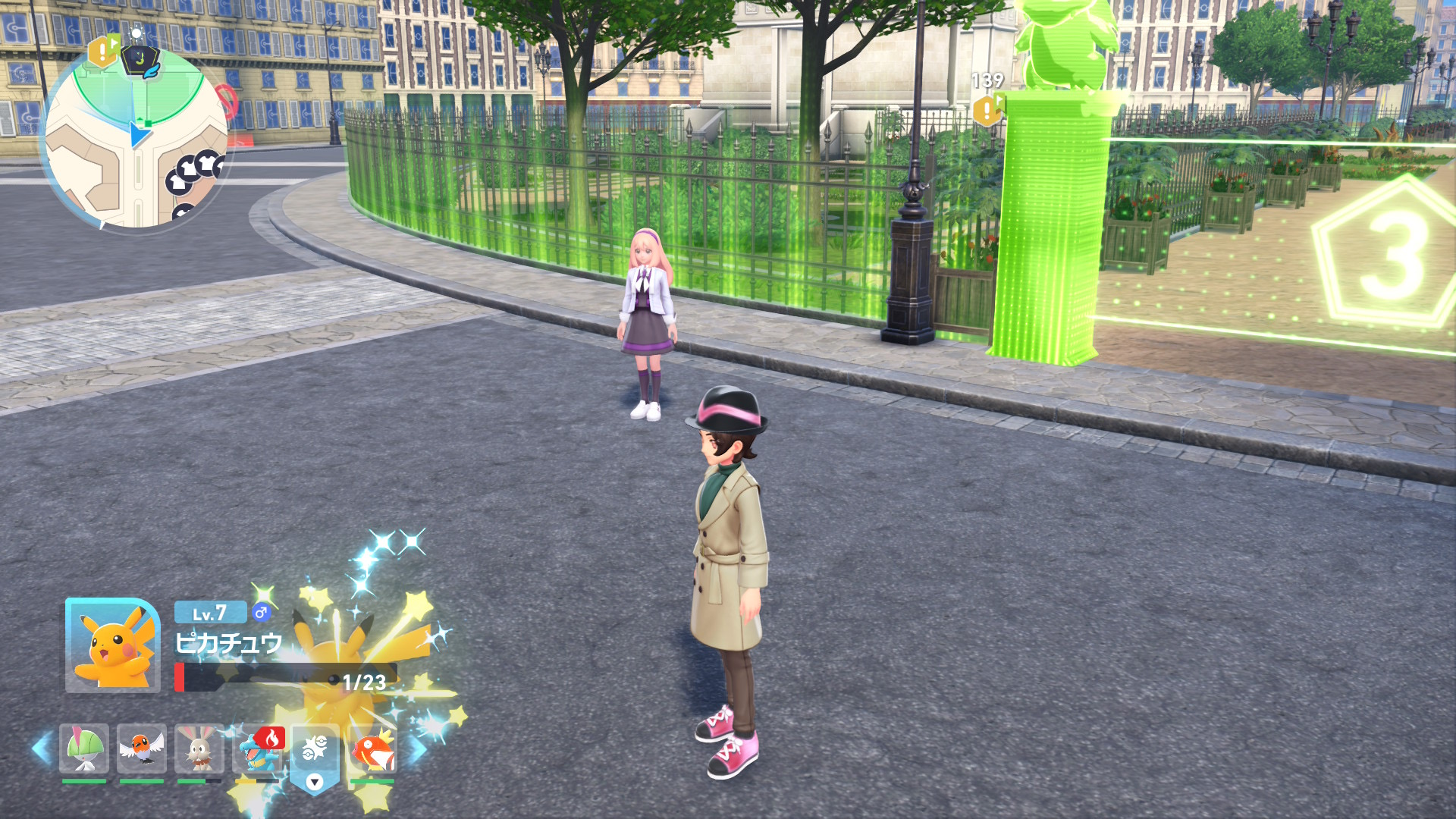The width and height of the screenshot is (1456, 819).
Task: Open the circular city minimap
Action: click(136, 140)
